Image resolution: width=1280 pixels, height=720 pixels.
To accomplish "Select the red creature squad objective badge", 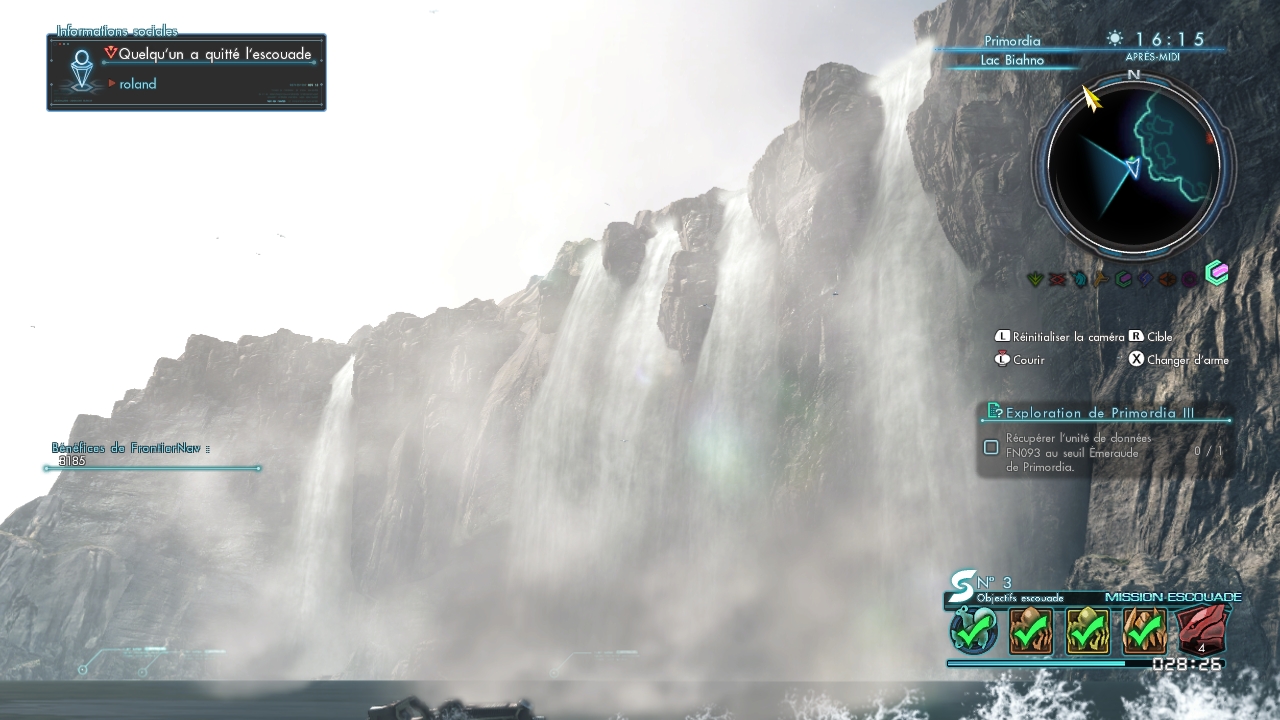I will click(1202, 630).
